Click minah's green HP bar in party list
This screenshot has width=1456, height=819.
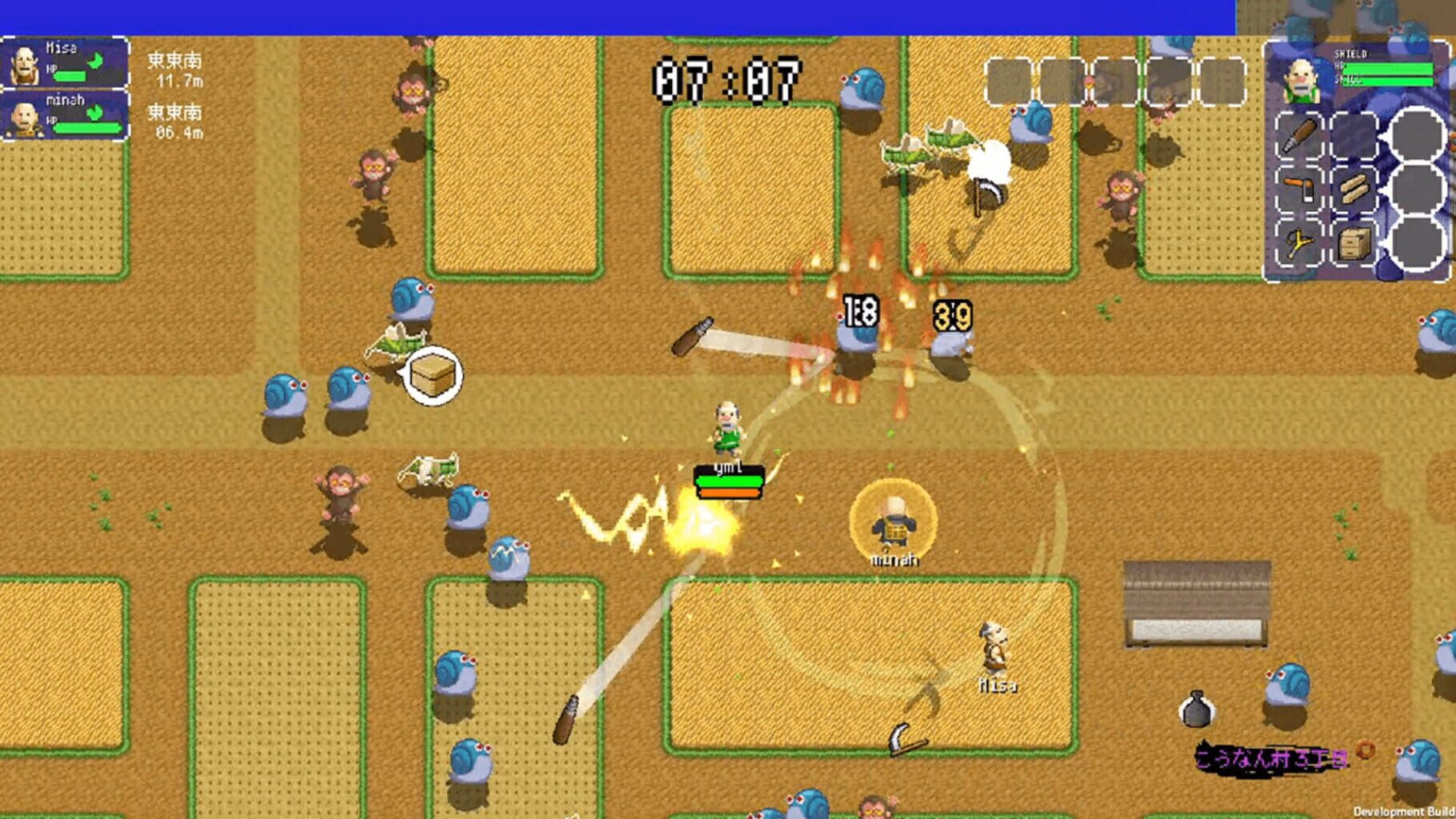86,128
